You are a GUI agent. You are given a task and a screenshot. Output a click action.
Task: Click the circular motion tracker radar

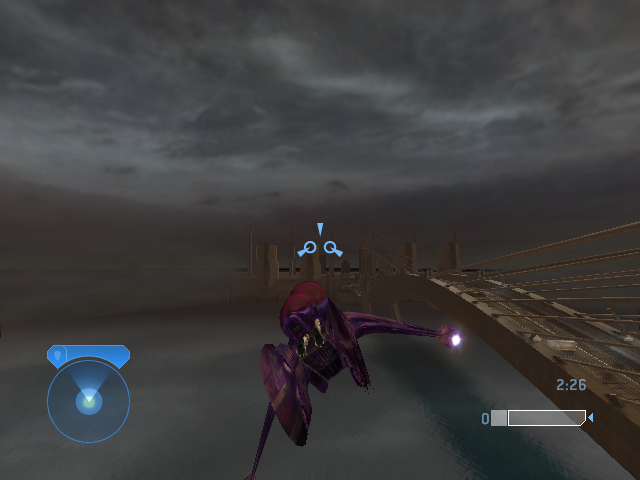click(x=88, y=402)
